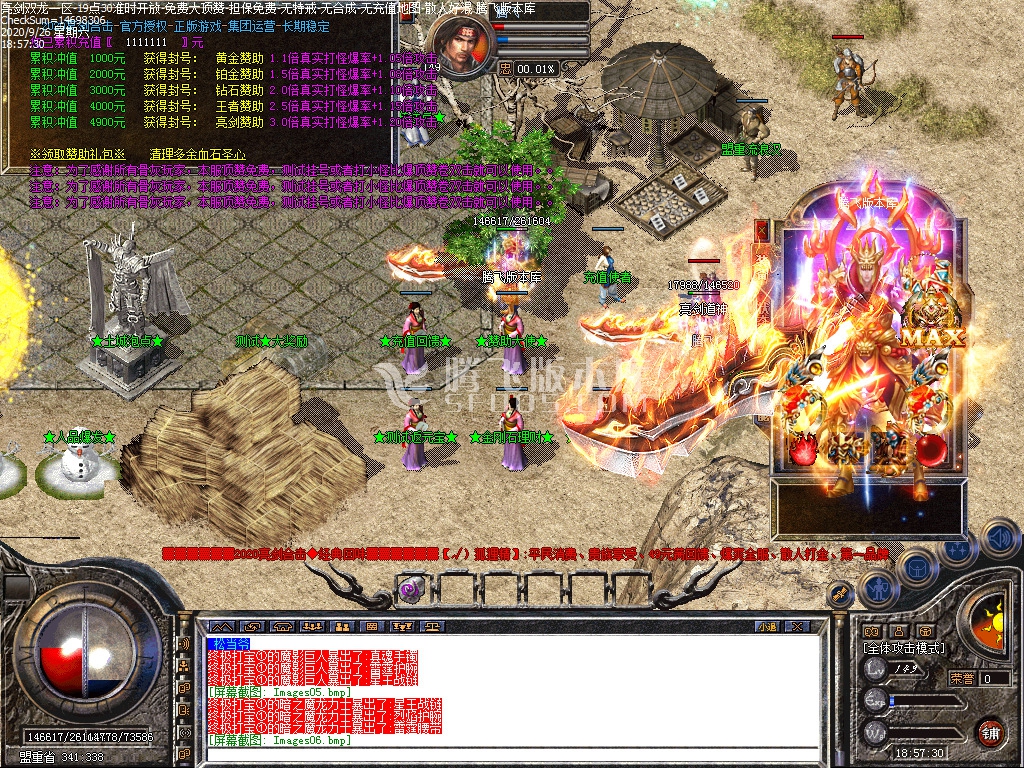
Task: Toggle sound with the speaker button
Action: tap(998, 537)
